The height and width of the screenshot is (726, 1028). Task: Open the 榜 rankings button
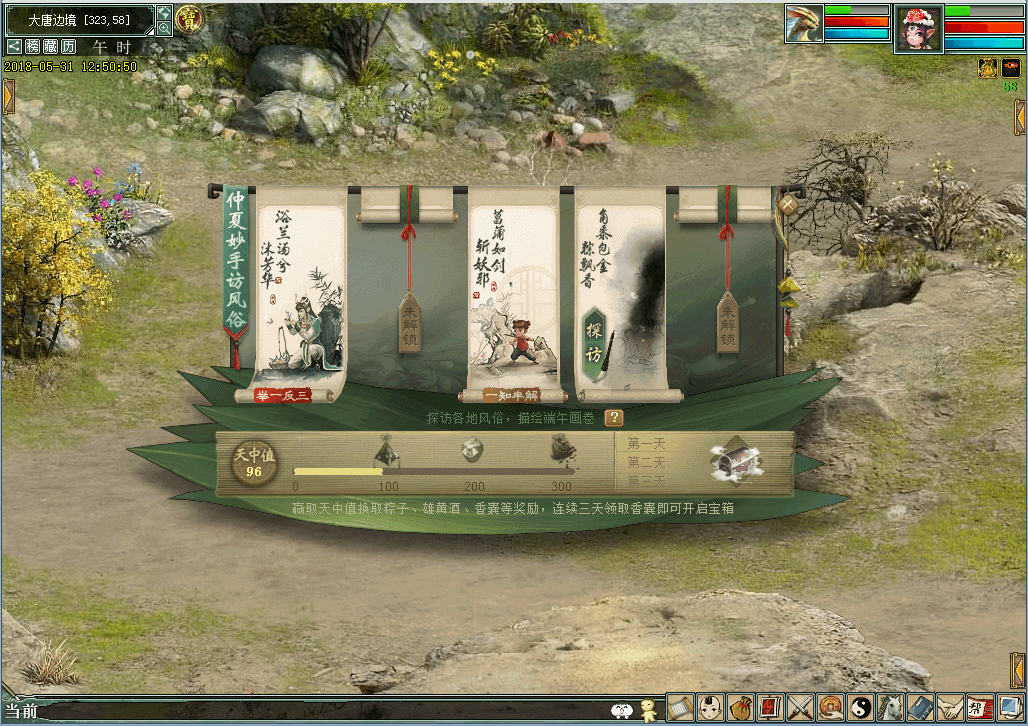33,47
